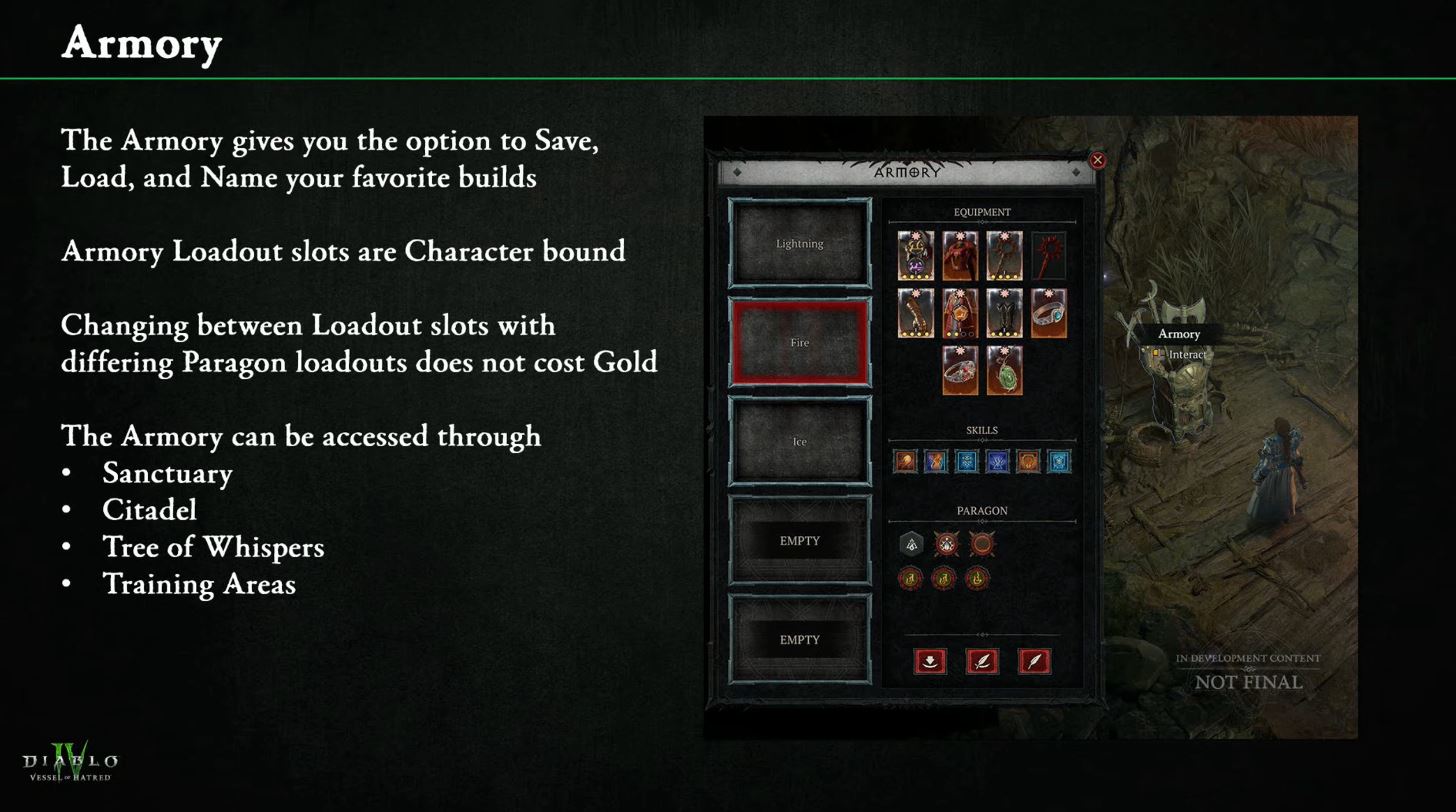This screenshot has width=1456, height=812.
Task: Select the first EMPTY loadout slot
Action: [799, 540]
